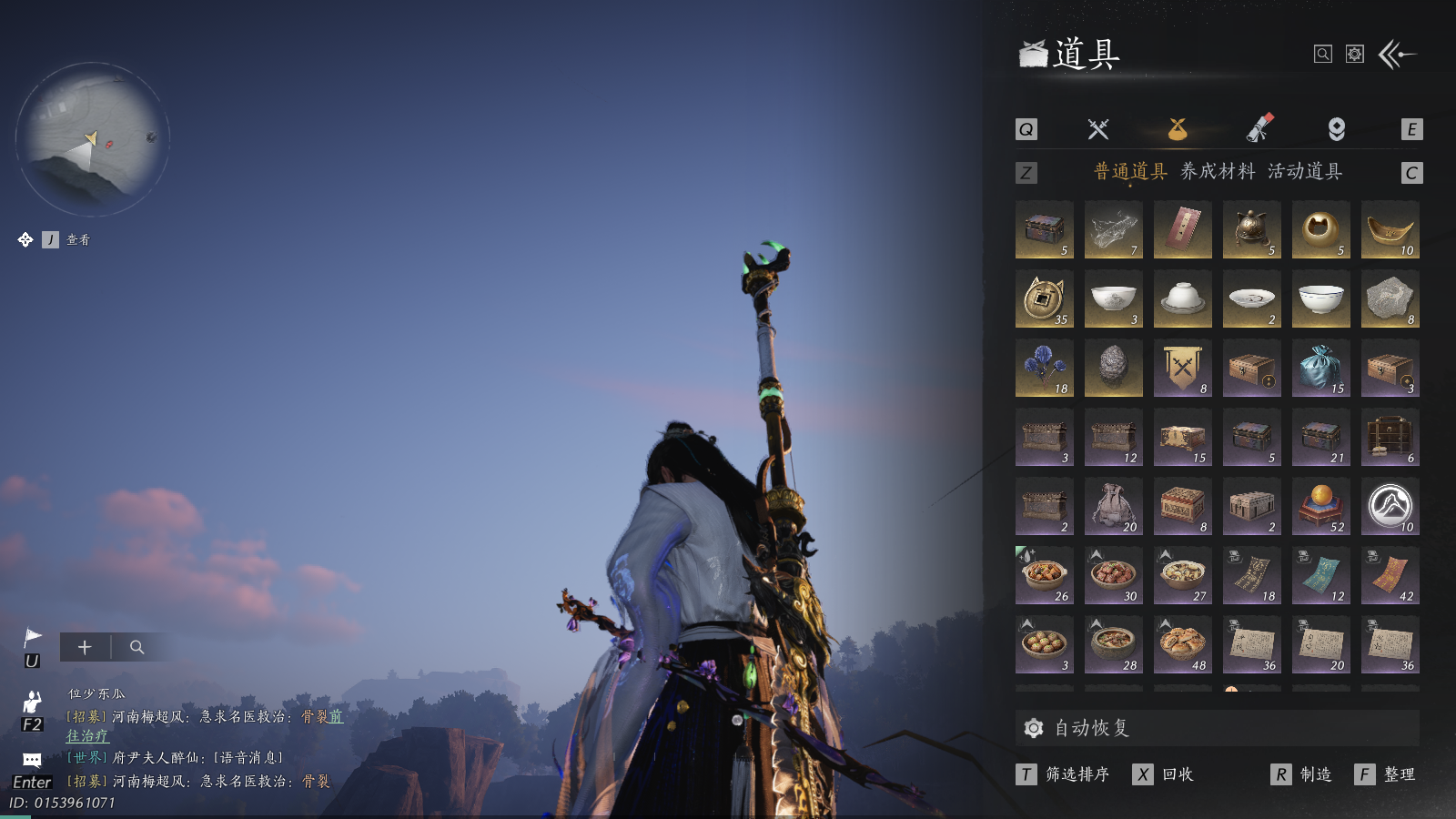1456x819 pixels.
Task: Switch to the crossed swords equipment category
Action: 1098,129
